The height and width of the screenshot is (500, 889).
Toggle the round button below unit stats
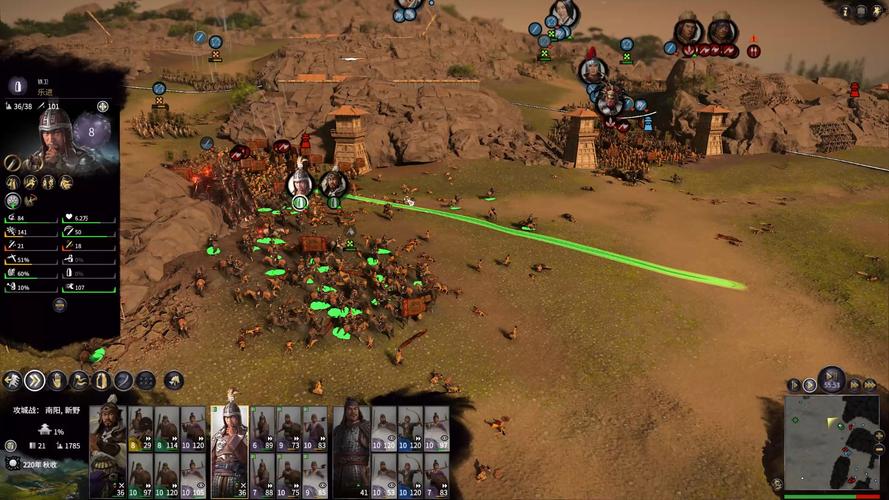click(x=59, y=304)
